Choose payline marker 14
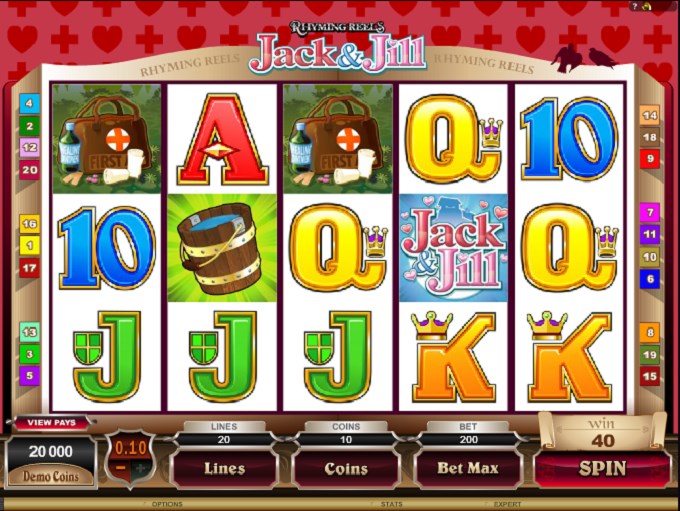Image resolution: width=680 pixels, height=511 pixels. (650, 116)
